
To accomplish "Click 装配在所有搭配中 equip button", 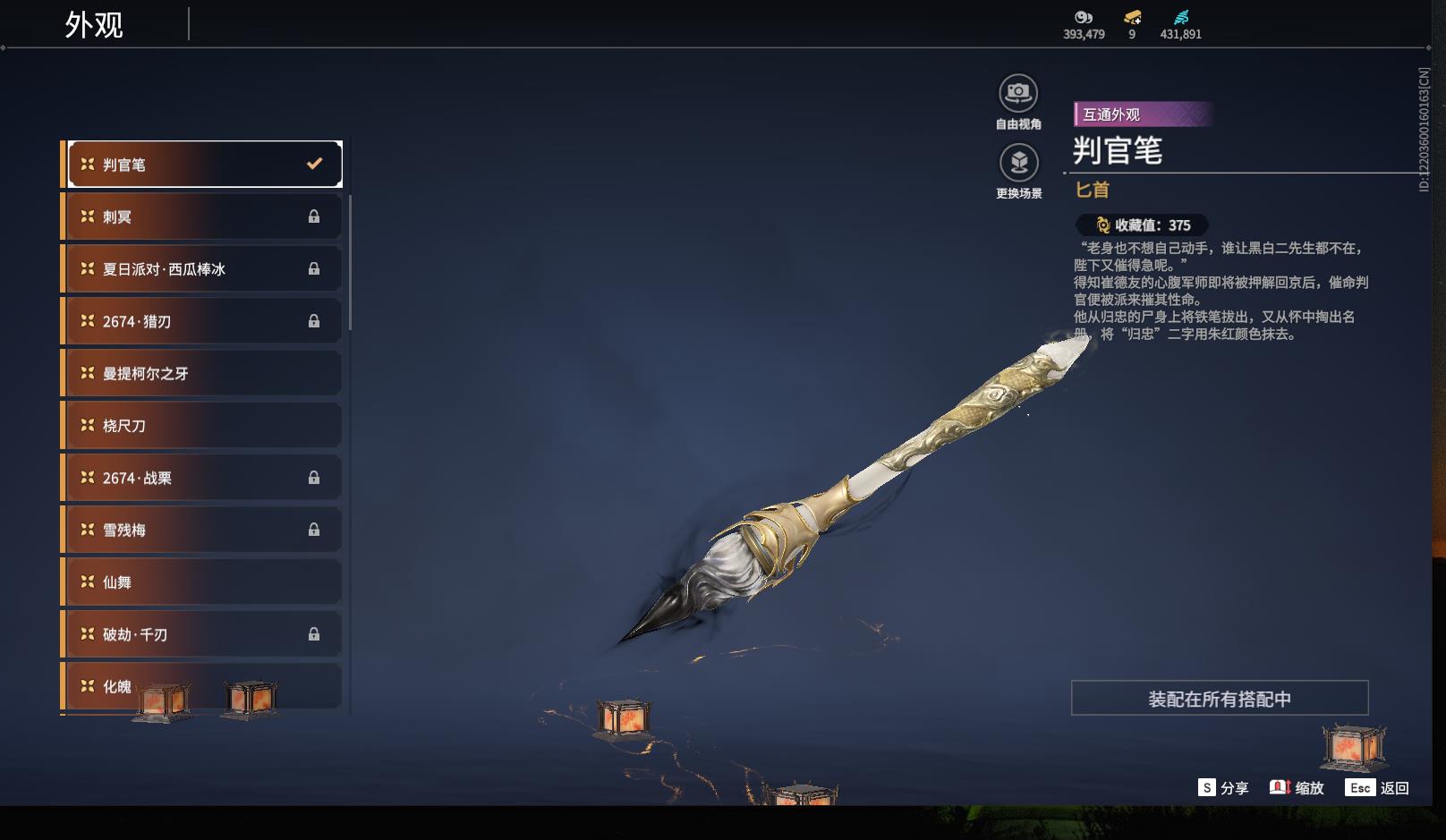I will (x=1220, y=699).
